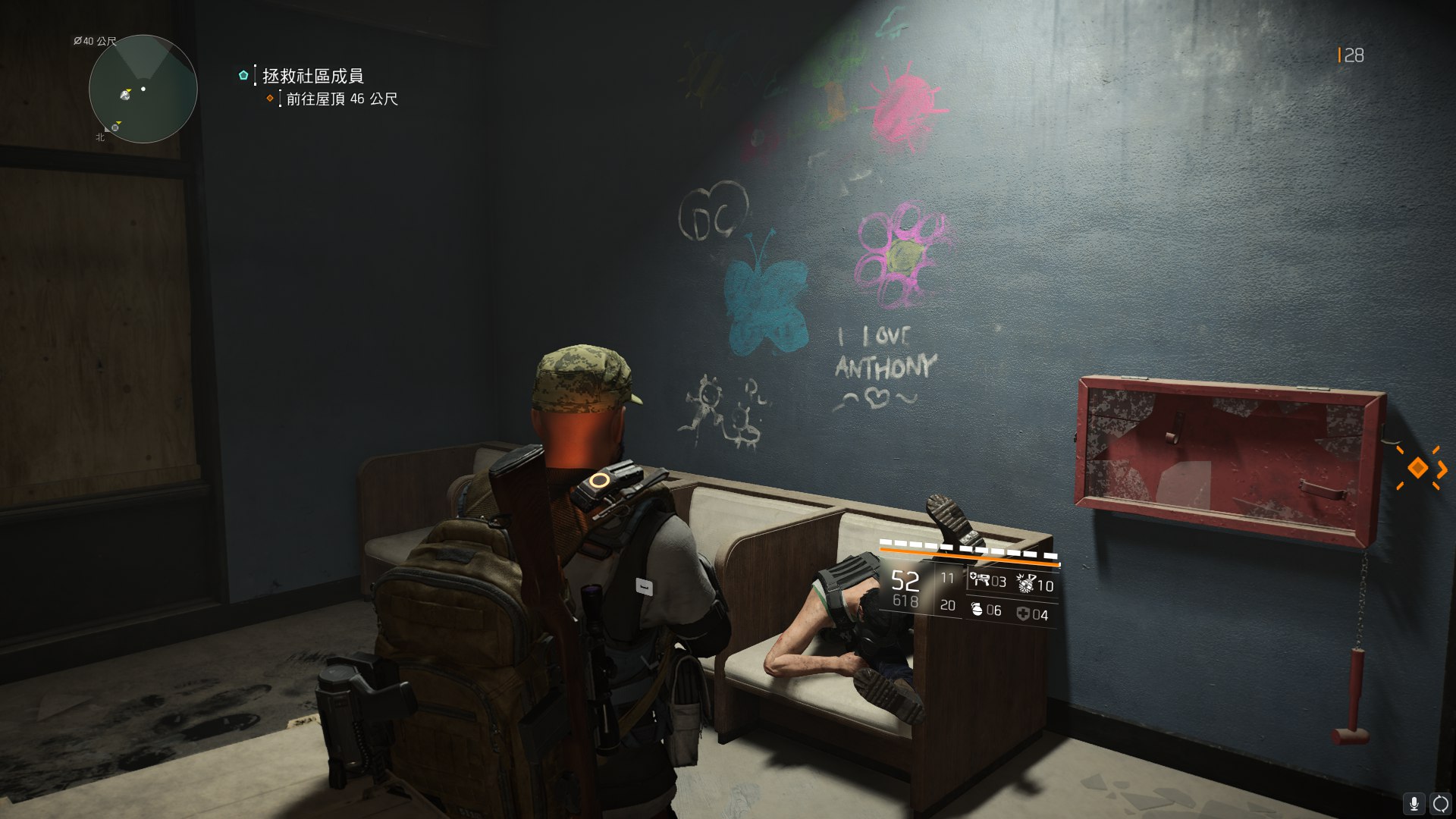Use the armor kit shield icon
The image size is (1456, 819).
1023,613
